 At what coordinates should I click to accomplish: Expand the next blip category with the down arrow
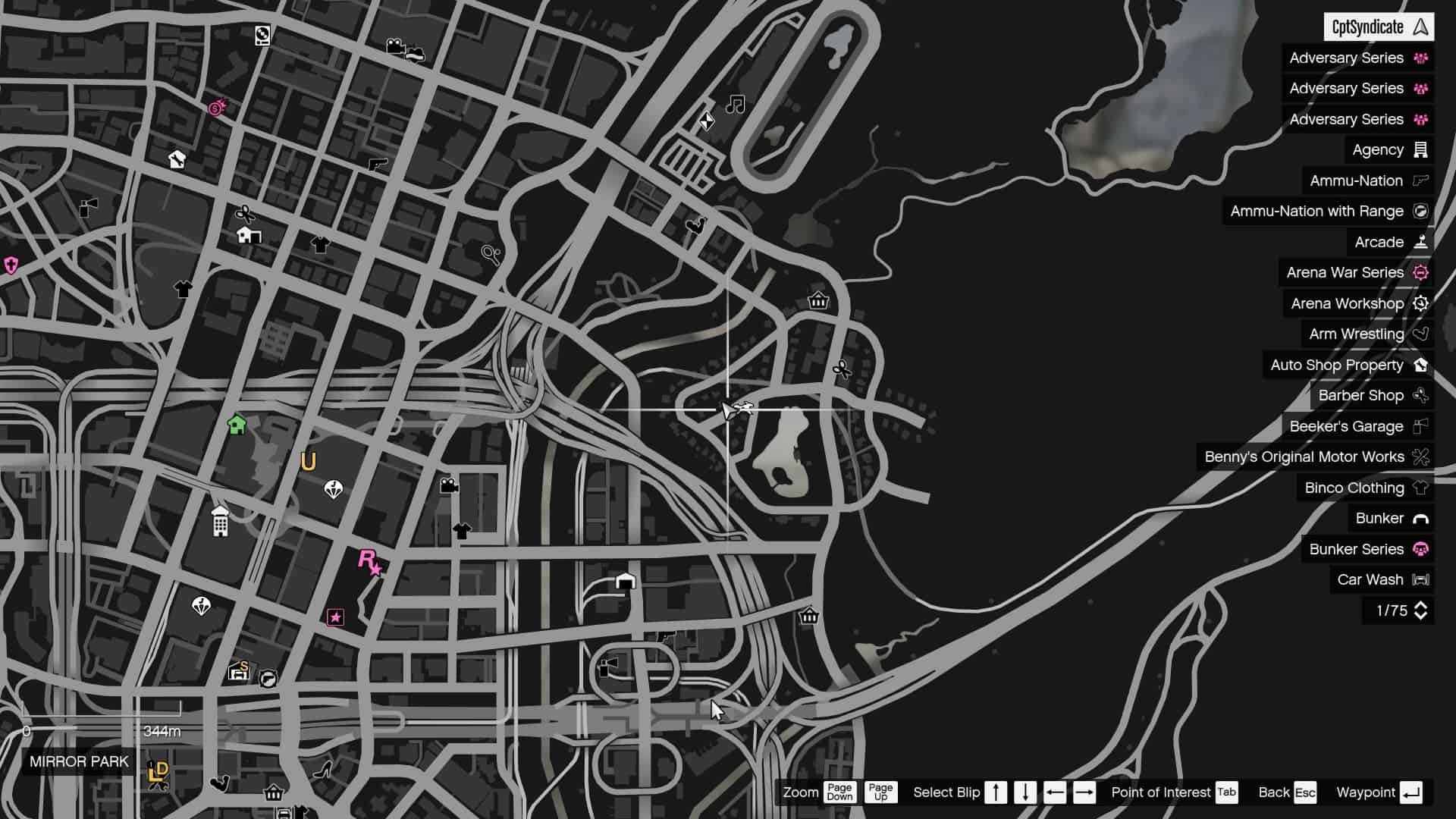(x=1025, y=792)
